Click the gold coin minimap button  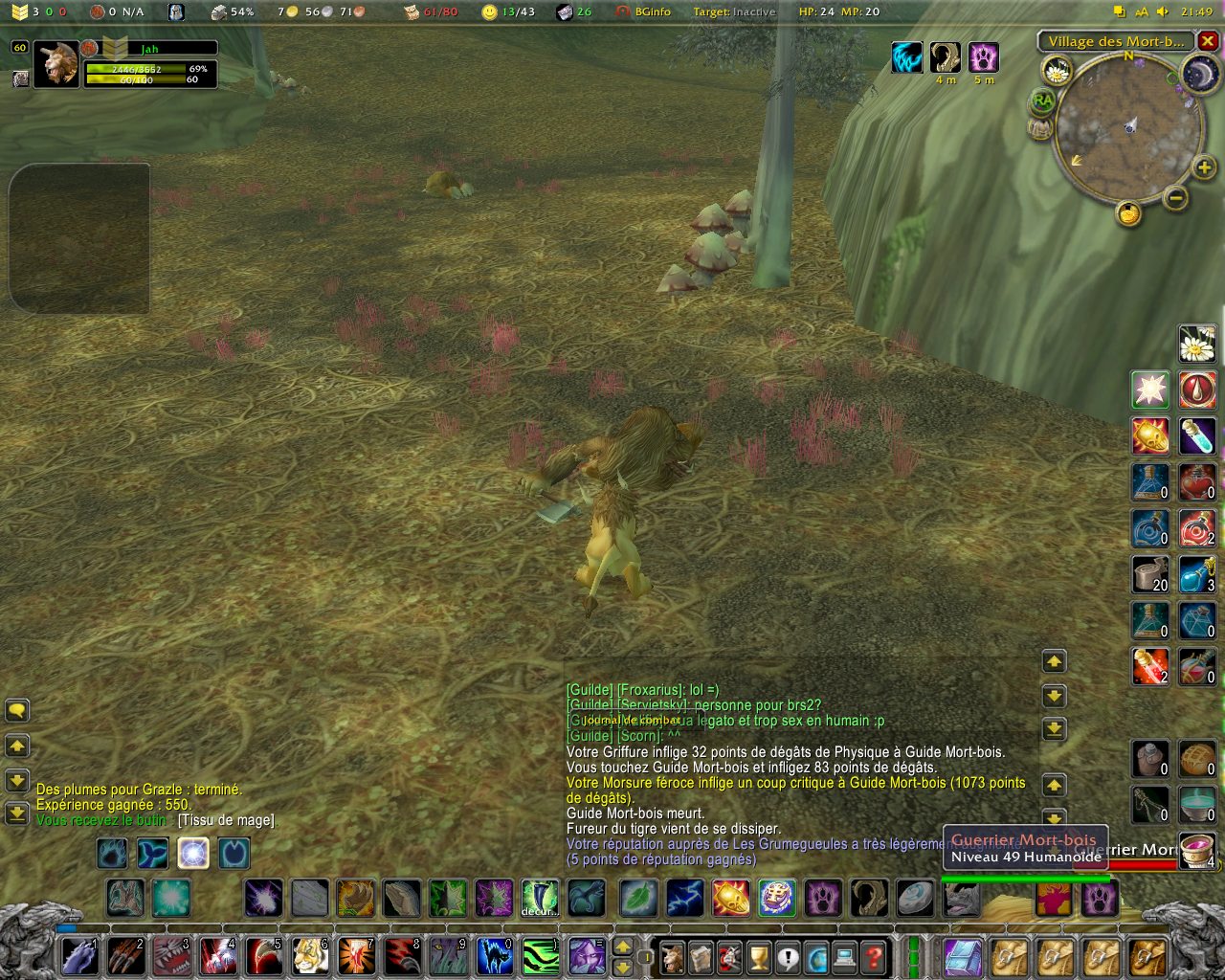pos(1129,212)
